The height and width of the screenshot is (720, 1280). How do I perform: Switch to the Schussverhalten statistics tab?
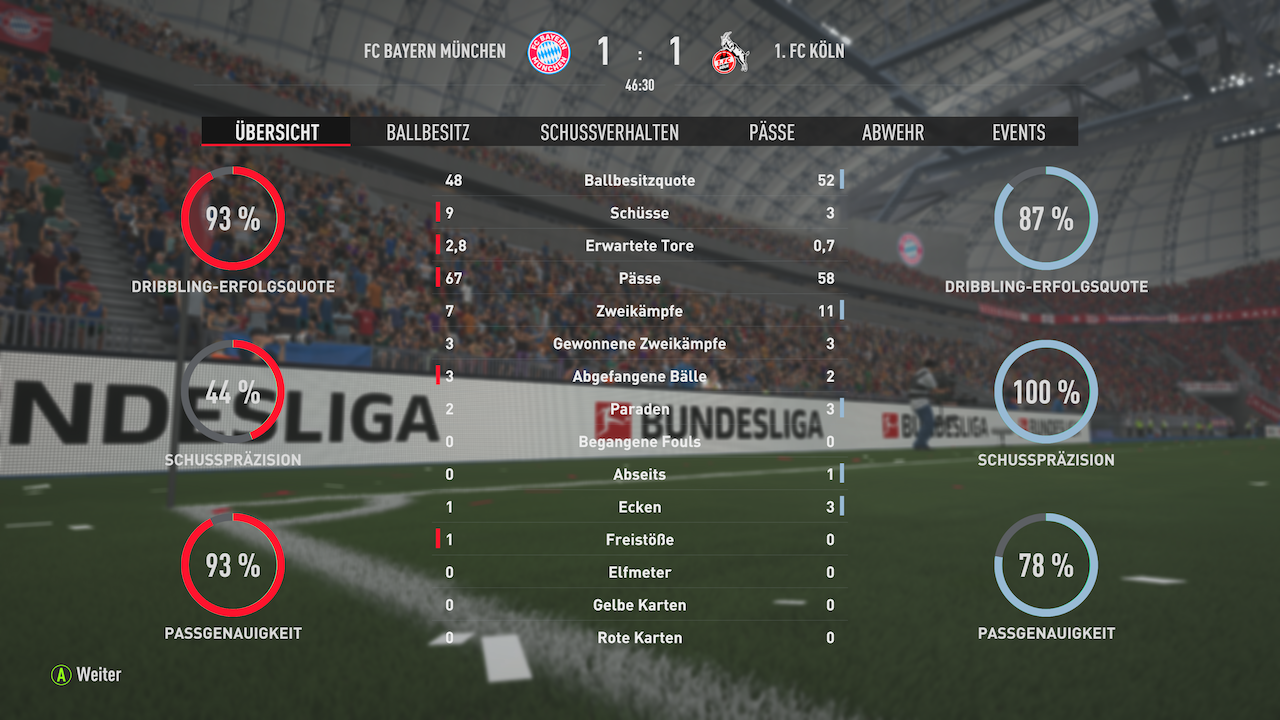(610, 132)
